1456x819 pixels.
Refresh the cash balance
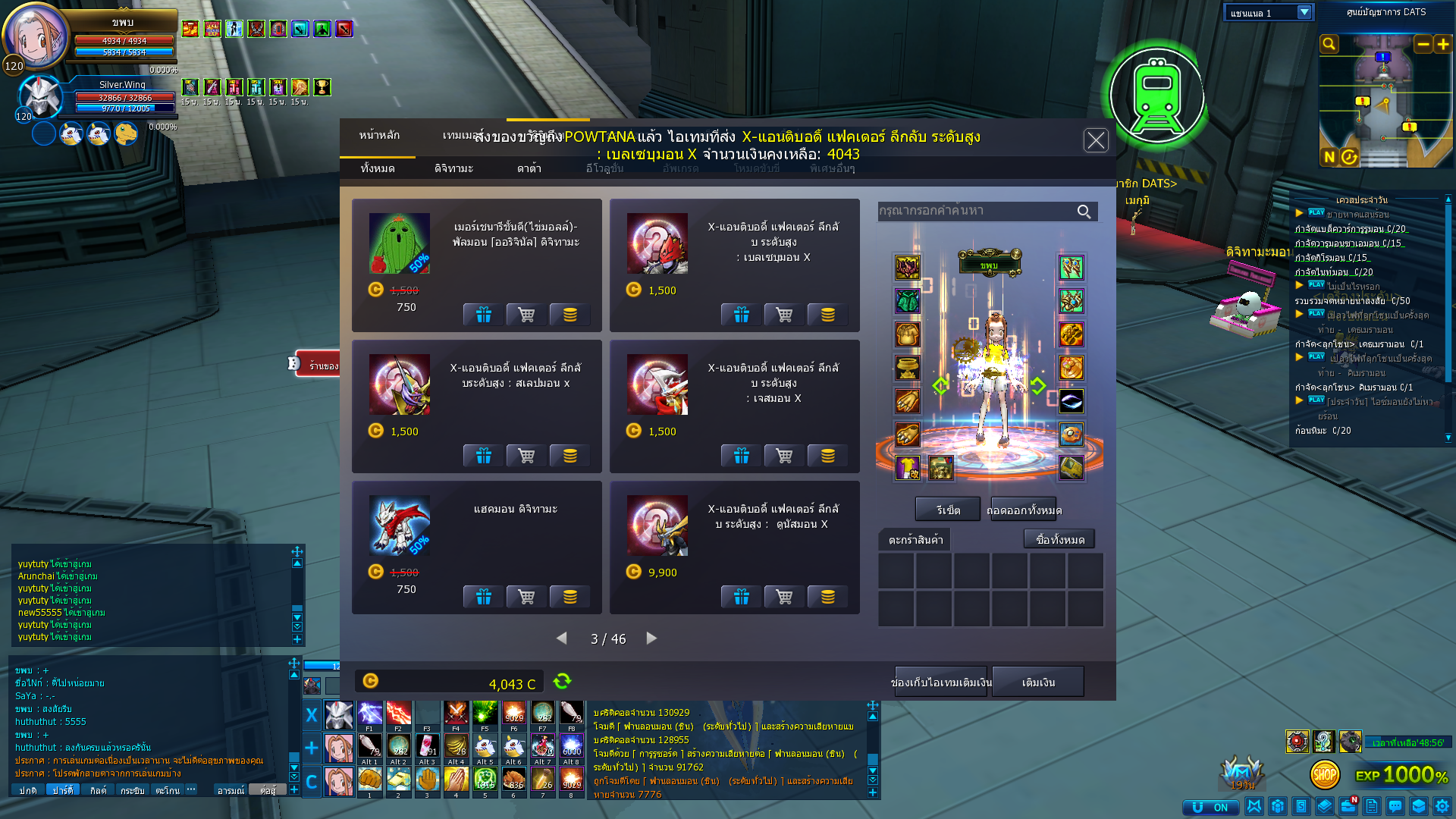[x=562, y=682]
